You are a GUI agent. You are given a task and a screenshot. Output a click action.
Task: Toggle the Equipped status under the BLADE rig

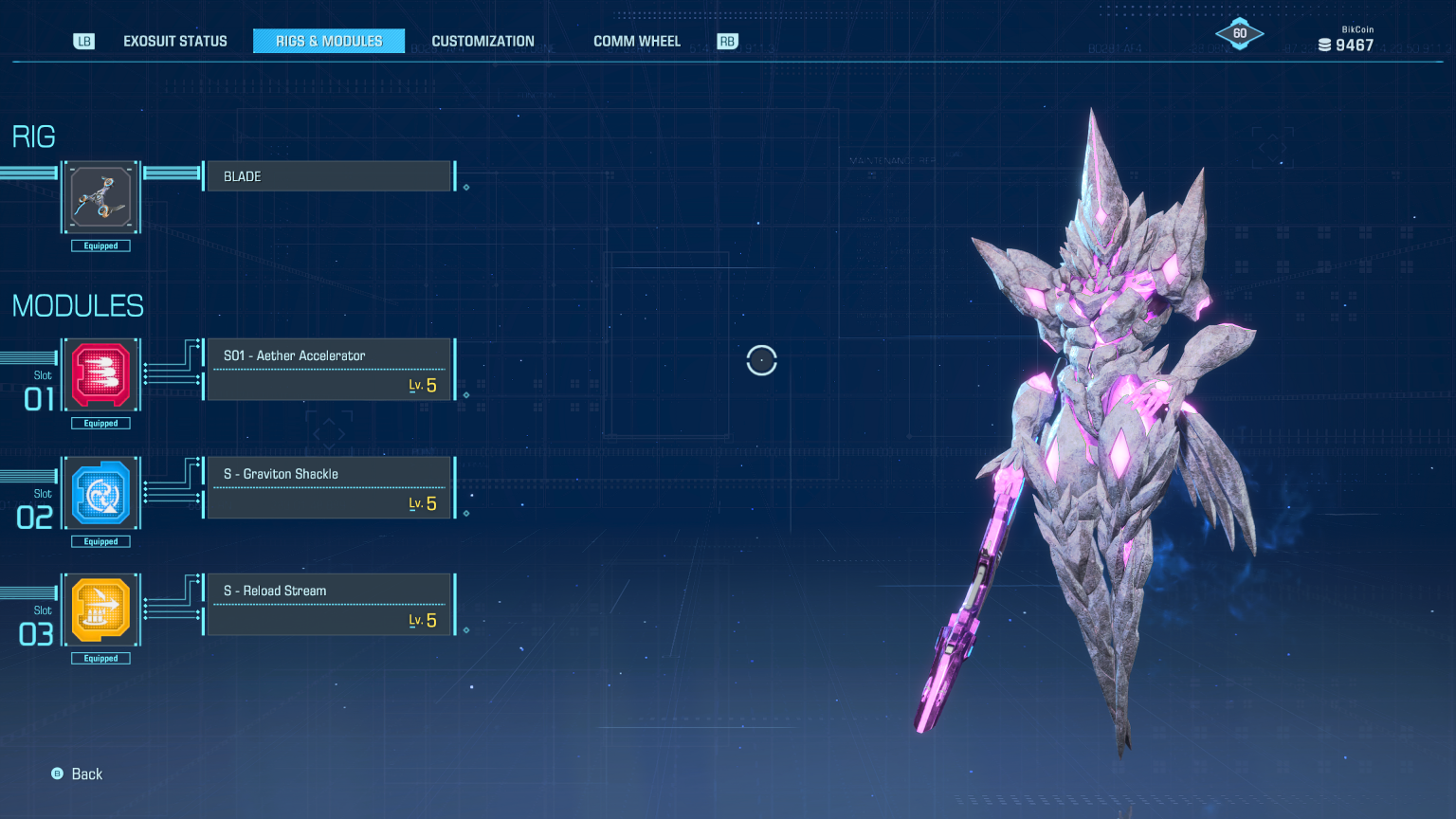(100, 246)
